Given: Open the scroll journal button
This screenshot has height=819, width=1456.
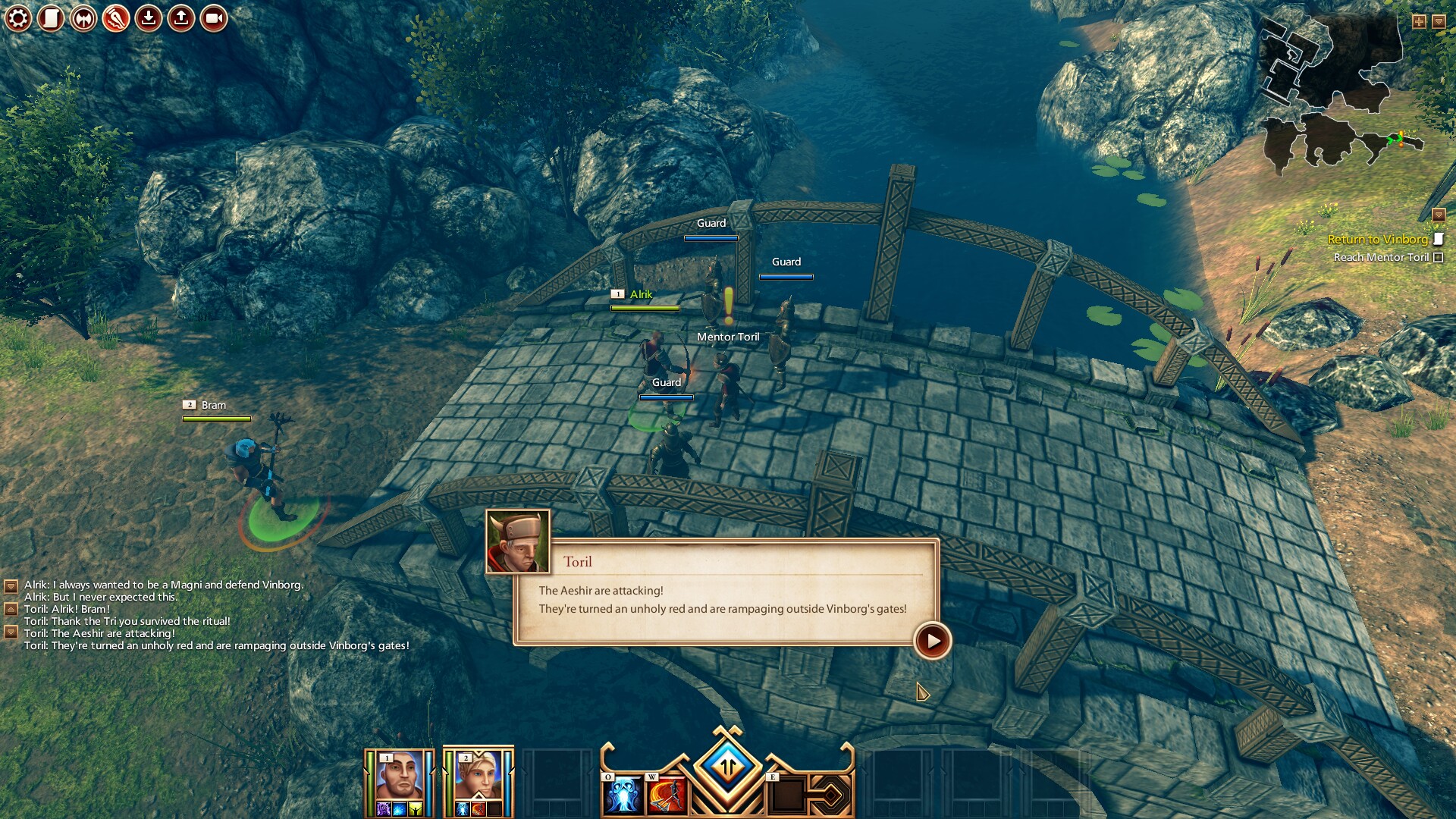Looking at the screenshot, I should 51,18.
